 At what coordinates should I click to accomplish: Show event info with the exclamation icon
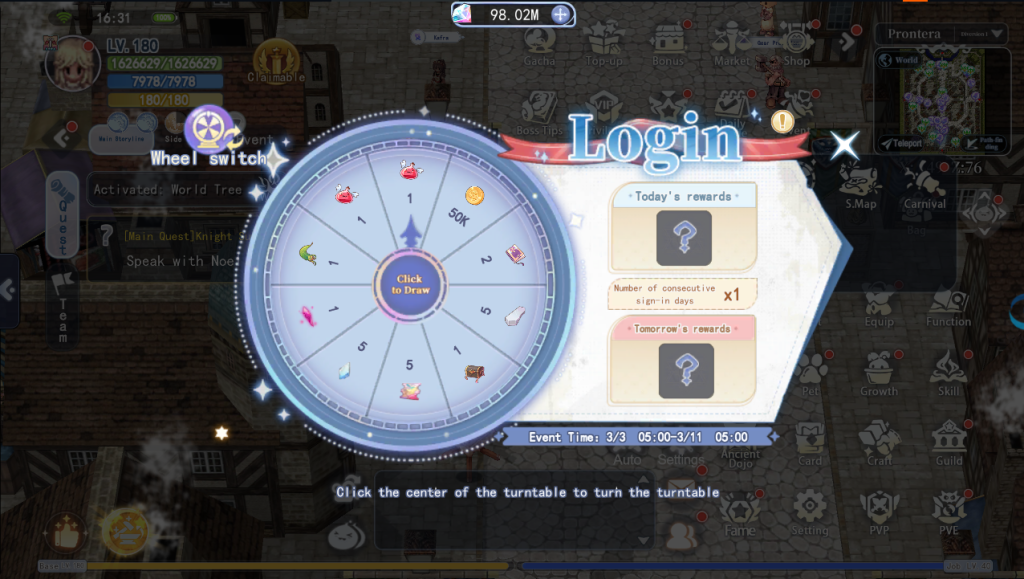782,122
